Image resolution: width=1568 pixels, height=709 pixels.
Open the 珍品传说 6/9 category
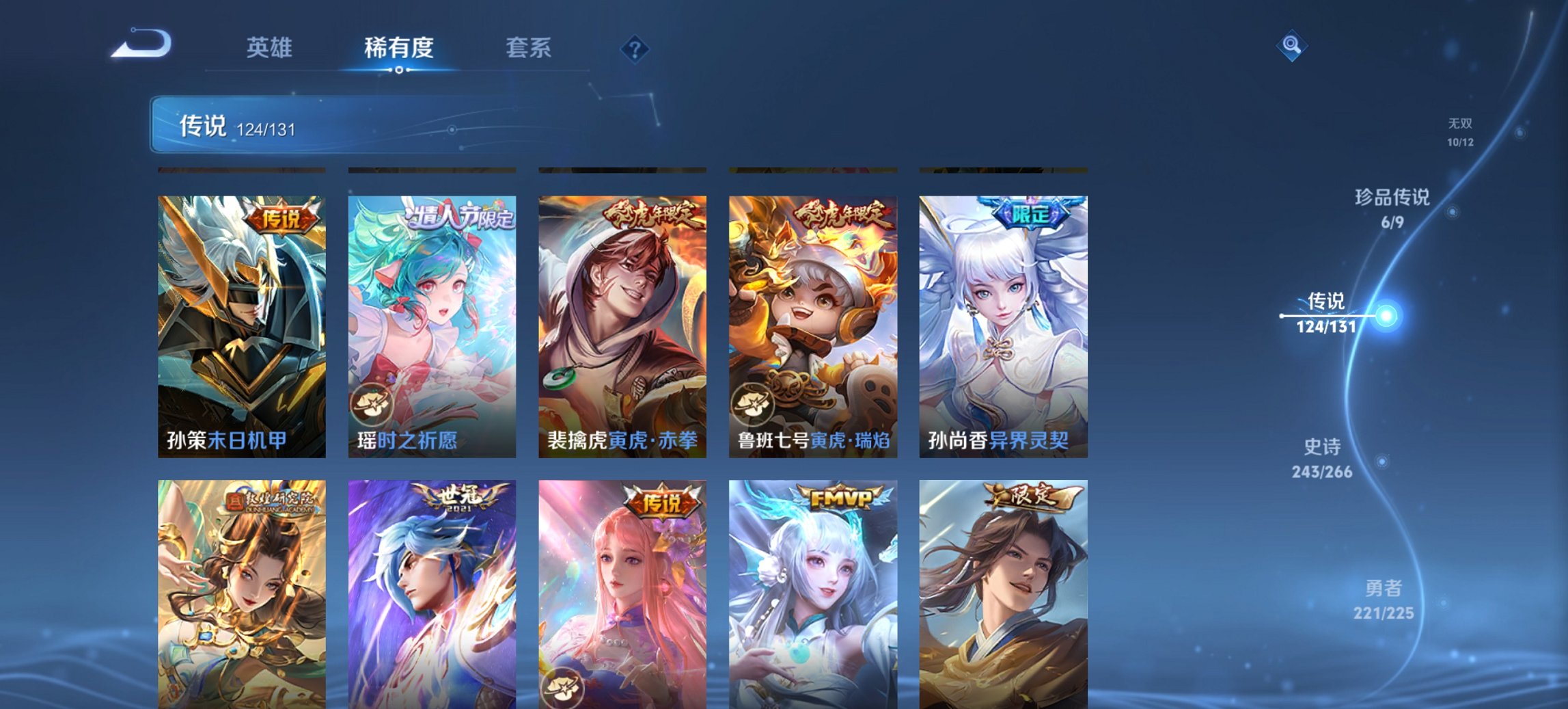coord(1390,209)
